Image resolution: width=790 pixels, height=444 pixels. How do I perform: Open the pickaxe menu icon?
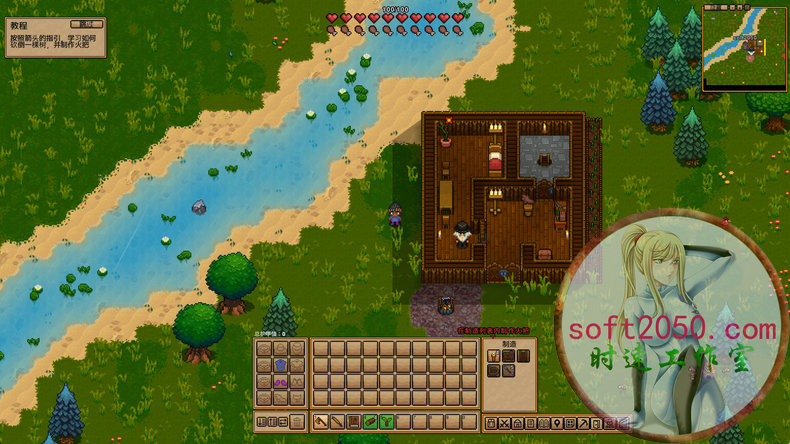582,423
